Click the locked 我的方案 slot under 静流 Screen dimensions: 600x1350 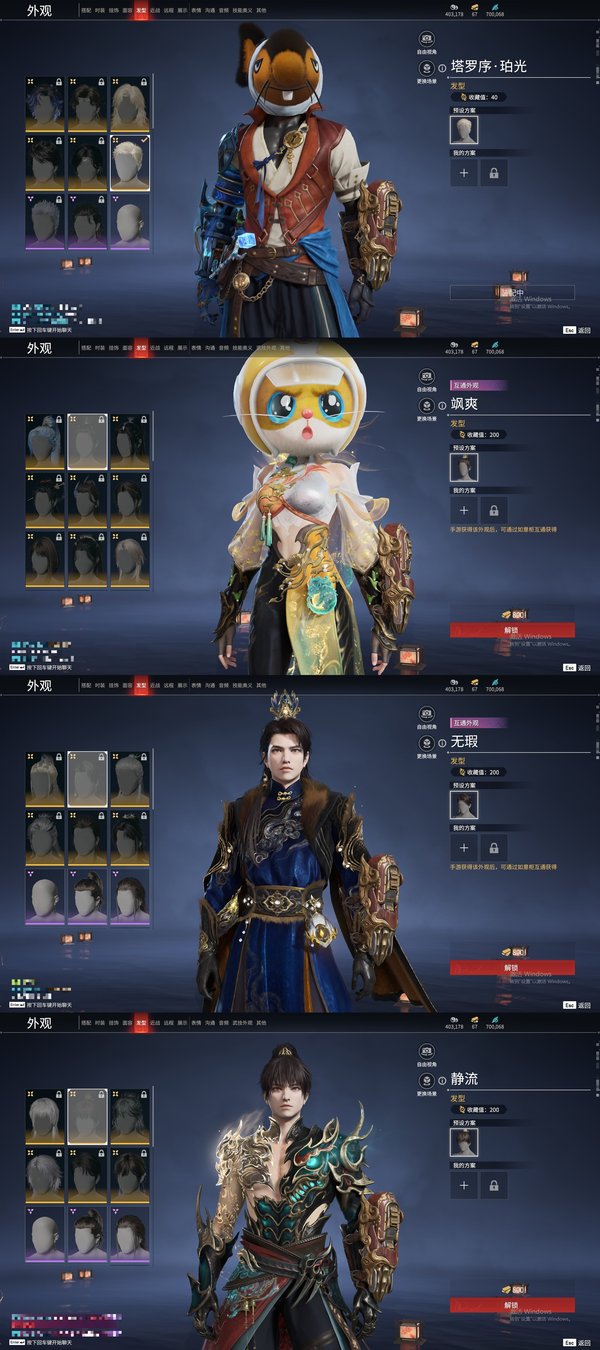493,1185
